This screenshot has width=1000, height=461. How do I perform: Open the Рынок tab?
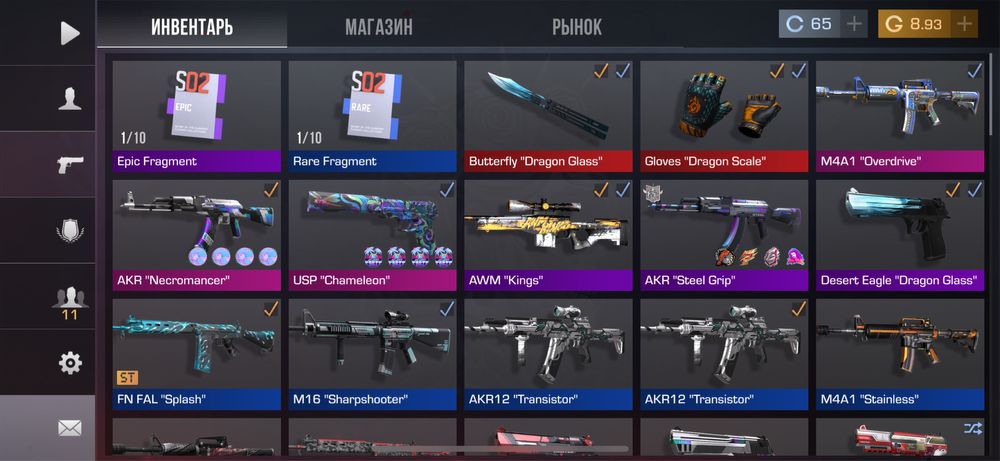(x=576, y=27)
